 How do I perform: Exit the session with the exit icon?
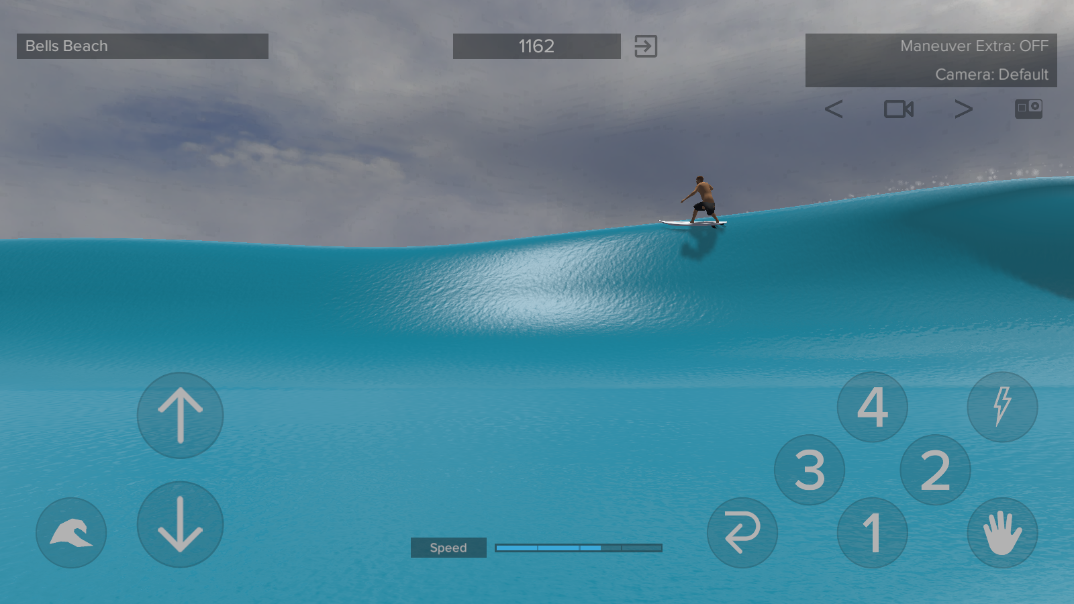(x=646, y=46)
